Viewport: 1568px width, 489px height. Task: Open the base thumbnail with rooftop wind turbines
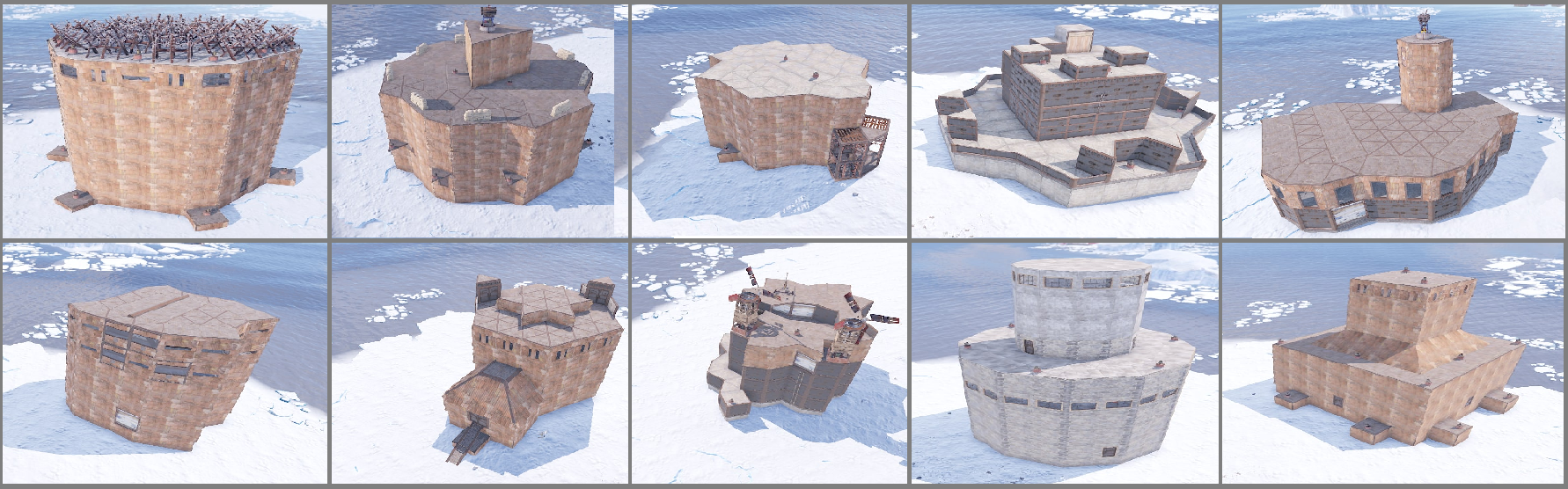(768, 363)
